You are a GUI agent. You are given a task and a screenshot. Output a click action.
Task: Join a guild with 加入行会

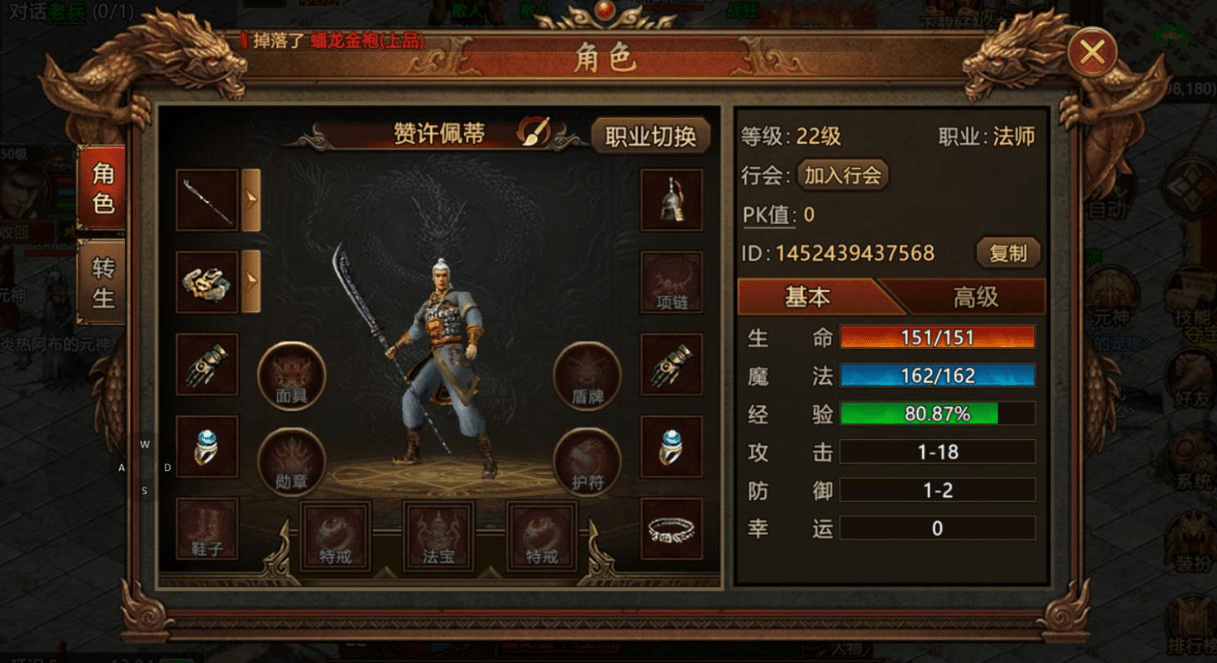click(842, 175)
